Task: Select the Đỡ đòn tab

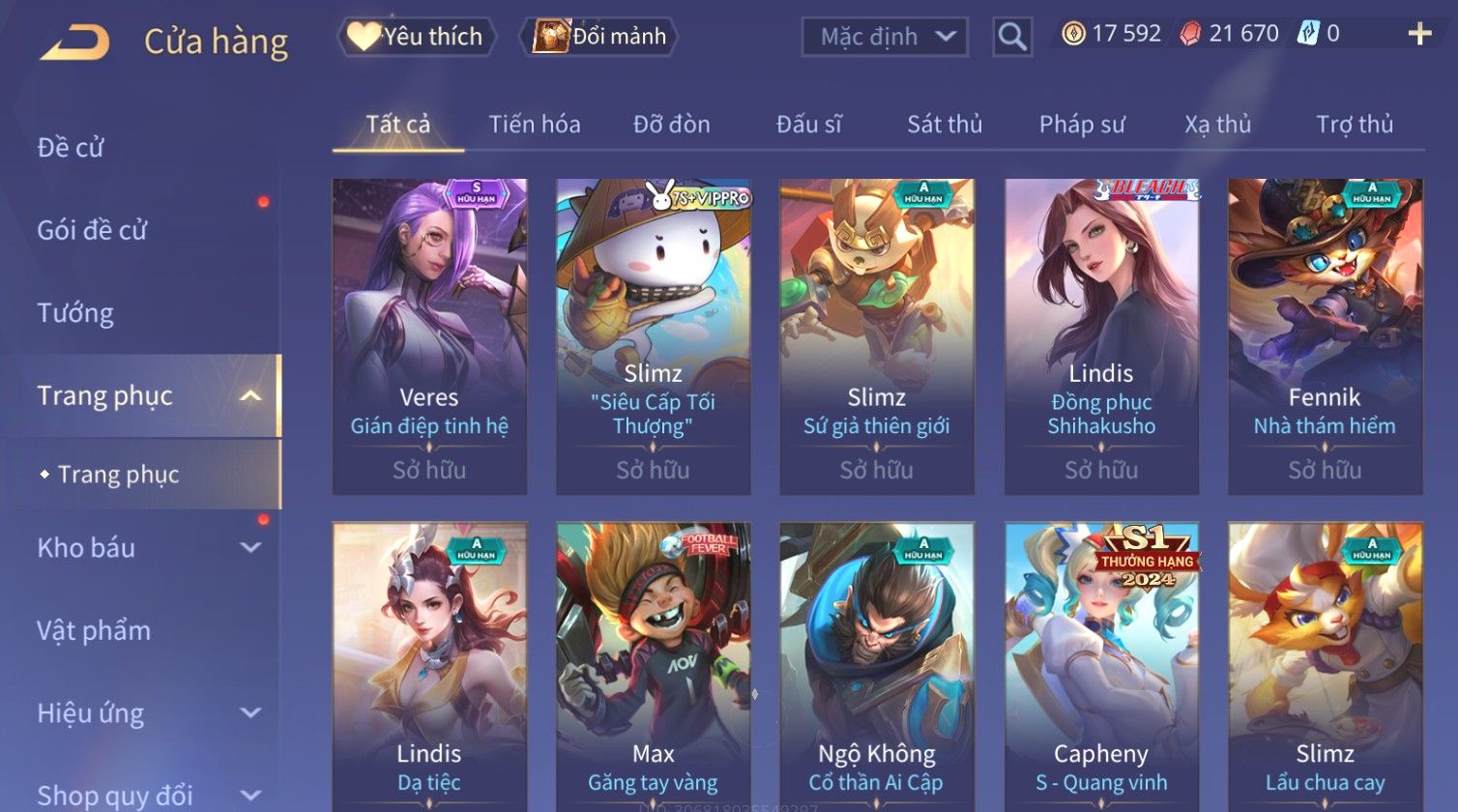Action: point(671,125)
